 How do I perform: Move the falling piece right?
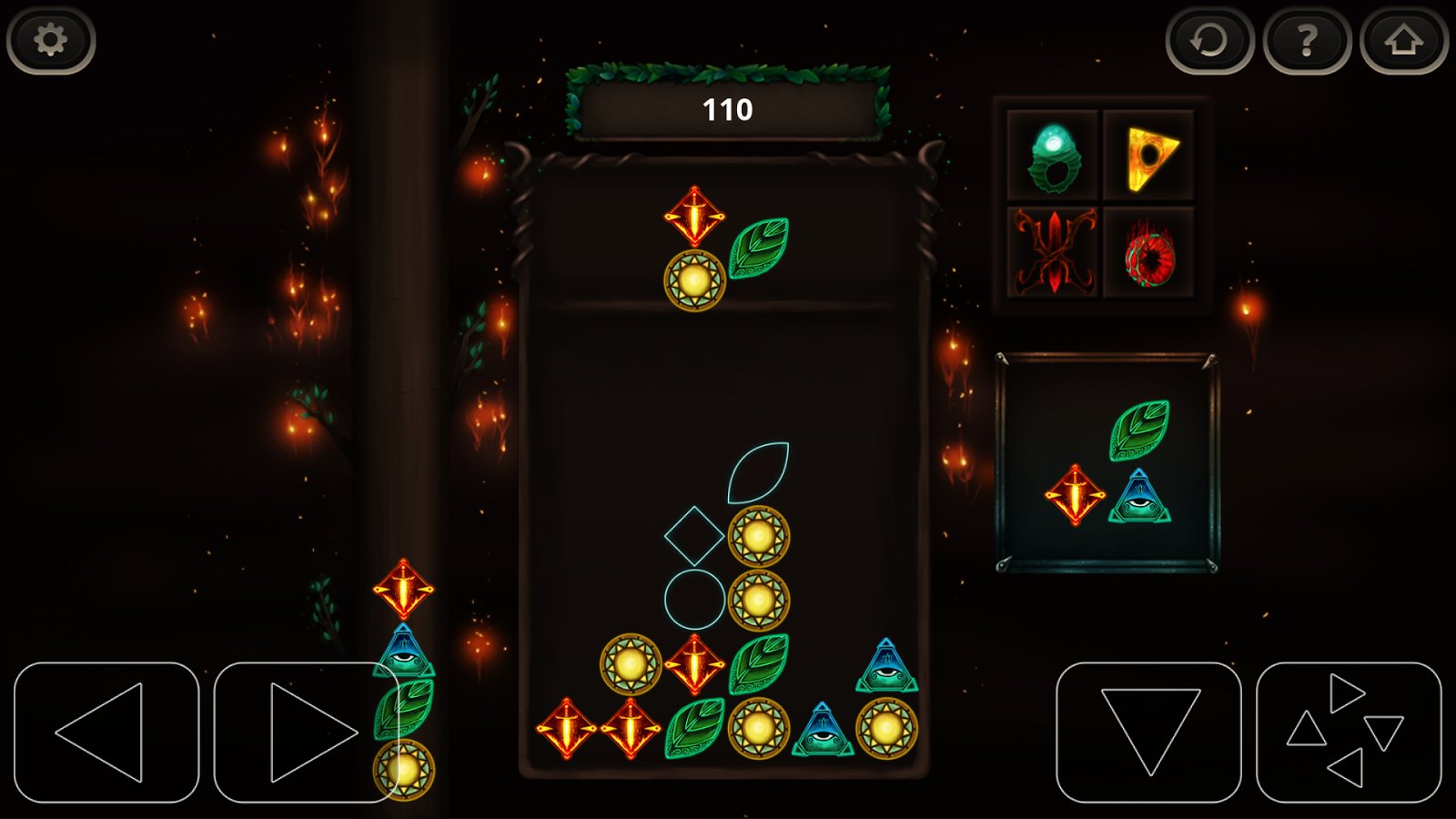[x=307, y=733]
